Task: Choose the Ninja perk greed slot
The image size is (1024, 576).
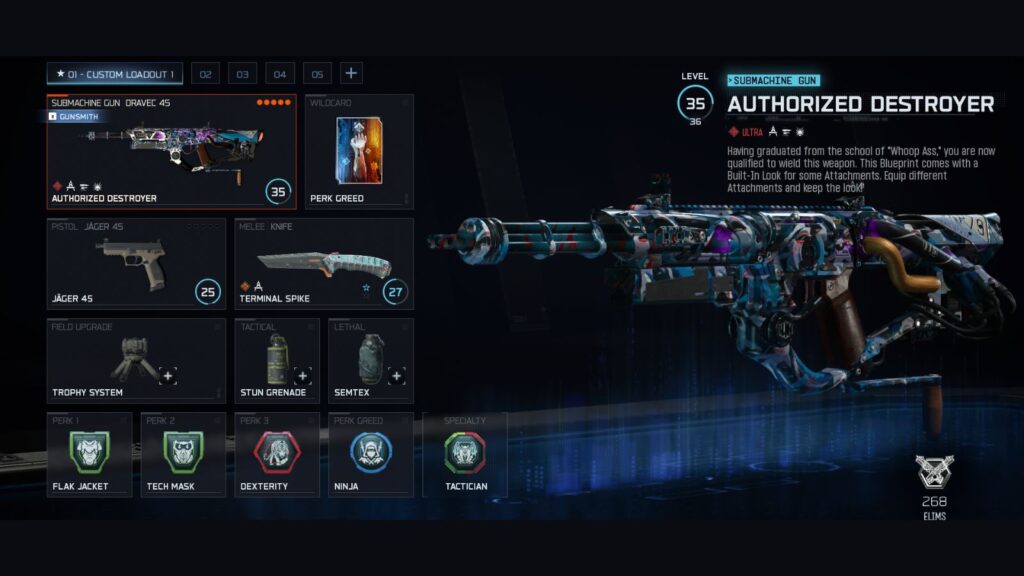Action: click(x=370, y=454)
